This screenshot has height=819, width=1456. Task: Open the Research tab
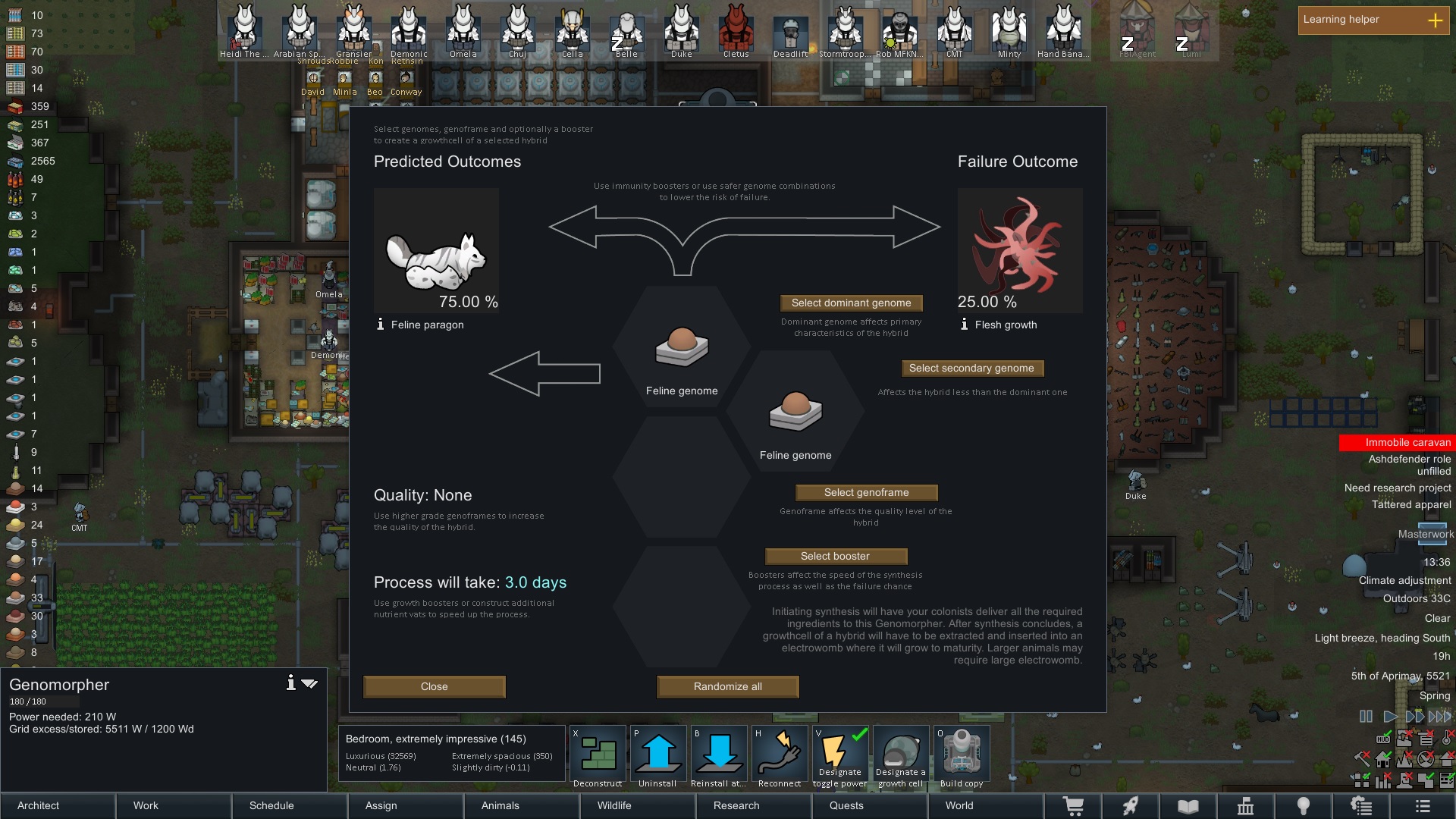click(x=736, y=805)
